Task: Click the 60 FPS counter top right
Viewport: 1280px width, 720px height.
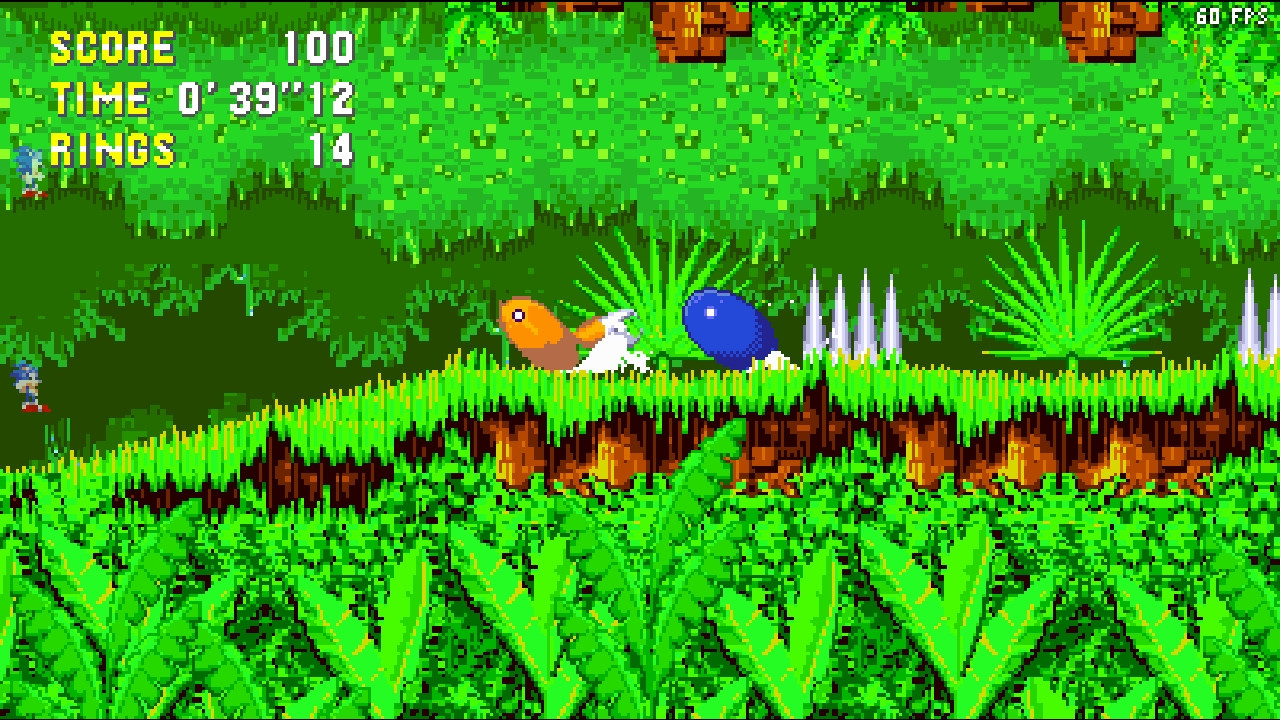Action: coord(1232,15)
